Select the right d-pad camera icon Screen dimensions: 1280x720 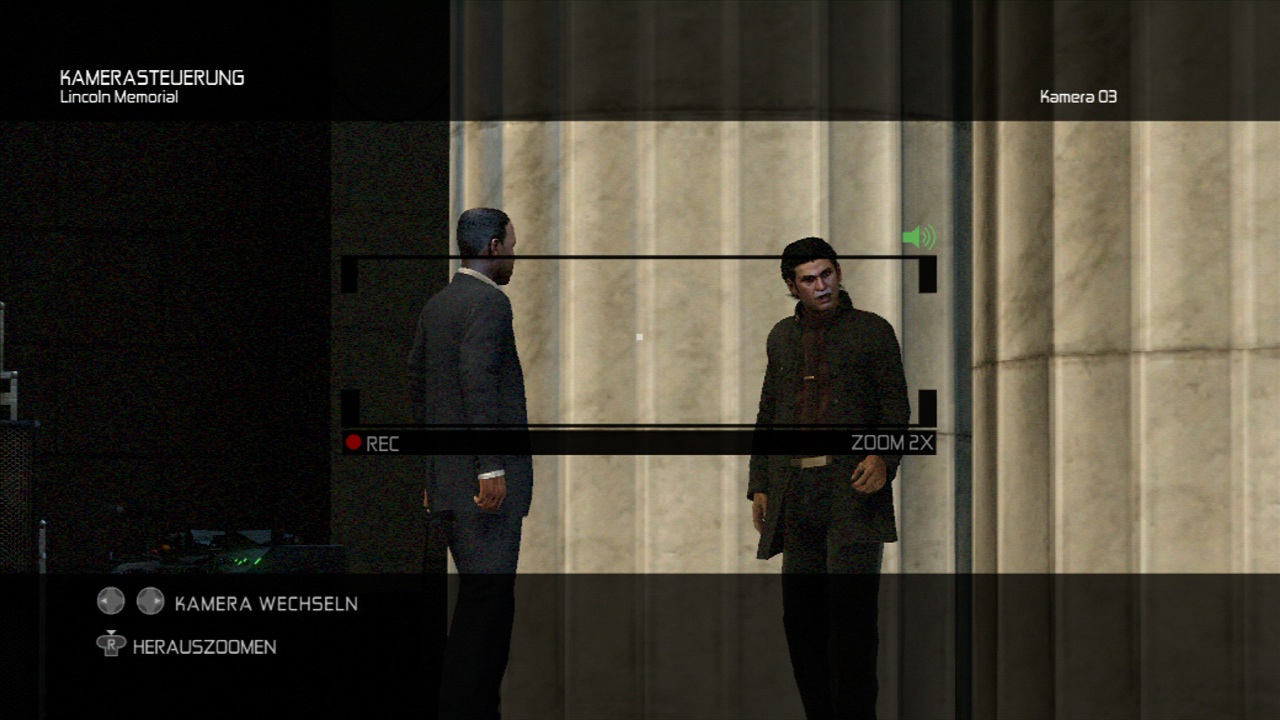[x=150, y=601]
